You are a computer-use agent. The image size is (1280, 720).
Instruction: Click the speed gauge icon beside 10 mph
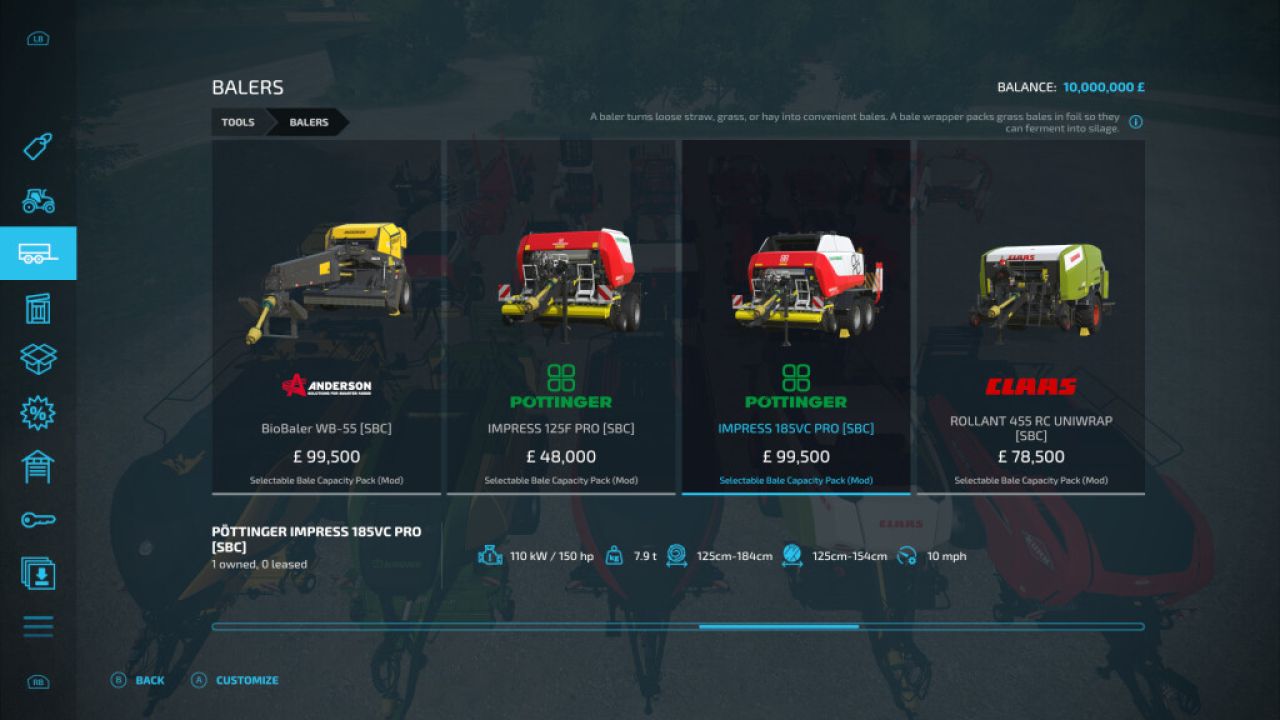[908, 556]
